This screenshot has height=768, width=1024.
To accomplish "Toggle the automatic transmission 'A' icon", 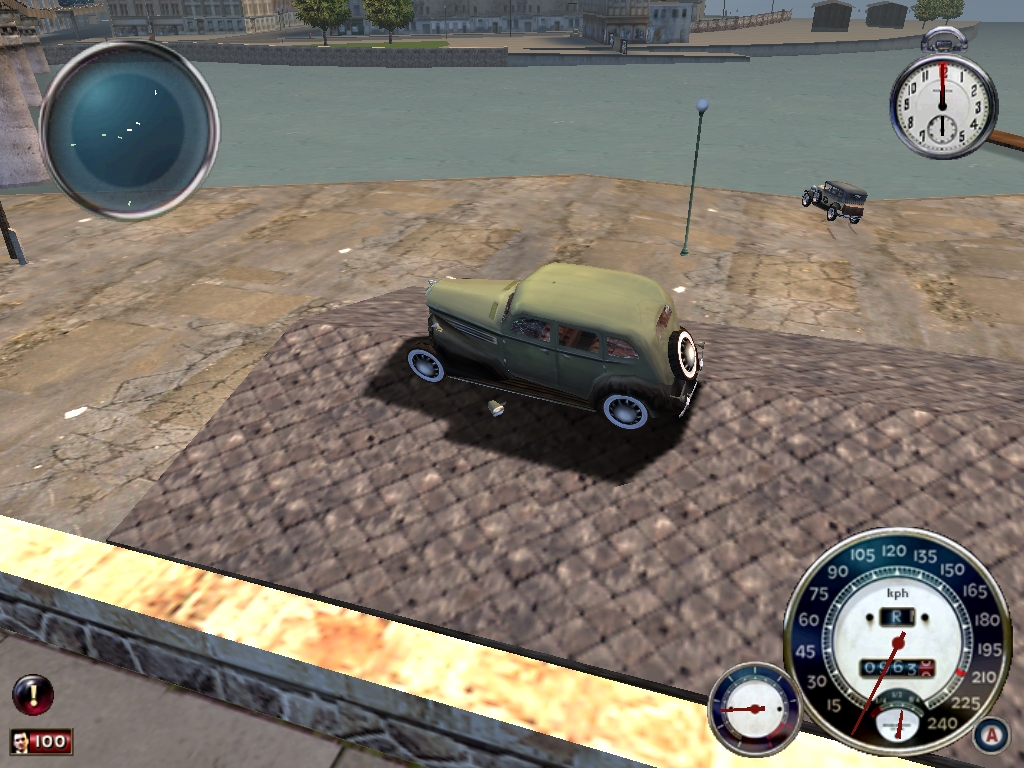I will pos(991,735).
